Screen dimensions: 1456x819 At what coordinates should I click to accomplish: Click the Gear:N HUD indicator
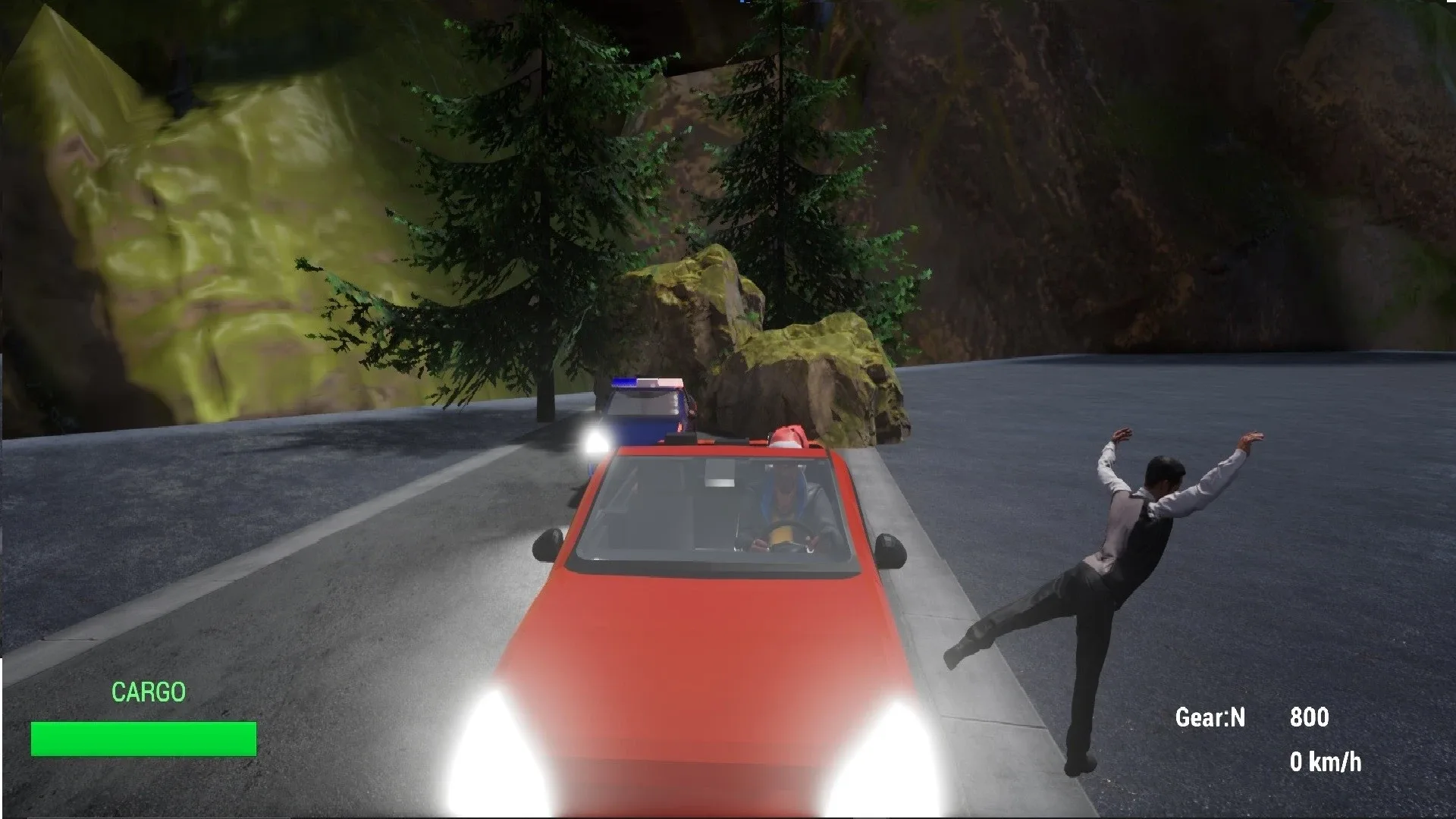point(1211,718)
